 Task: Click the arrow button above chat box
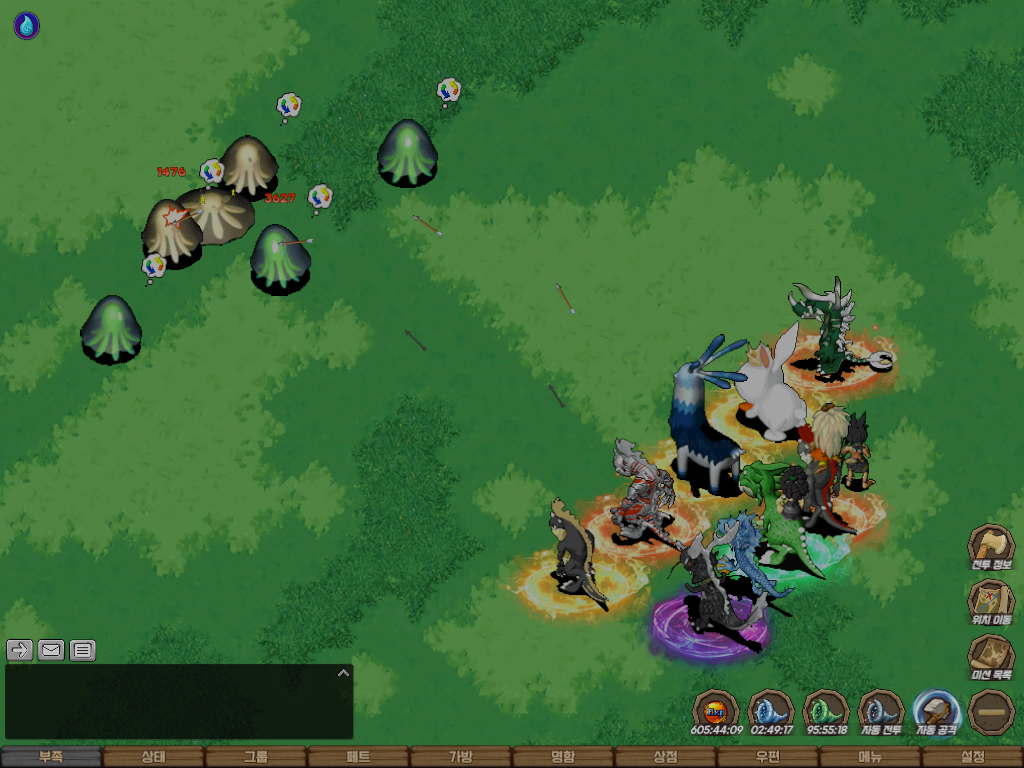[20, 650]
